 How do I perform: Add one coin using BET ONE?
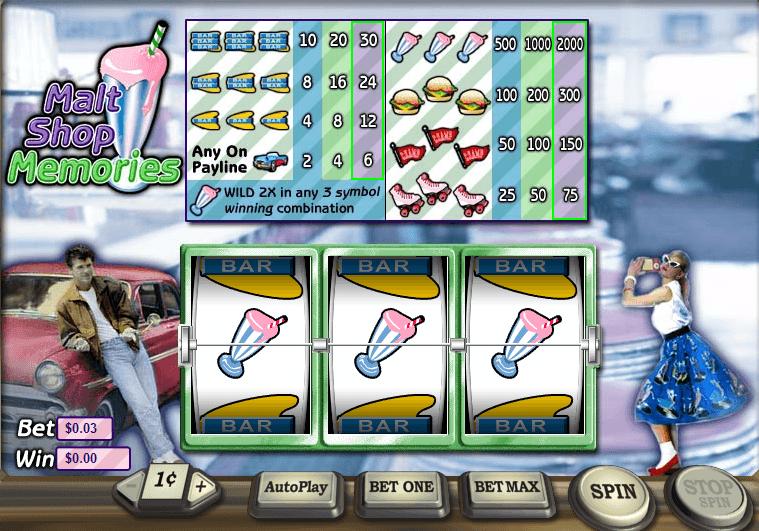pos(401,488)
